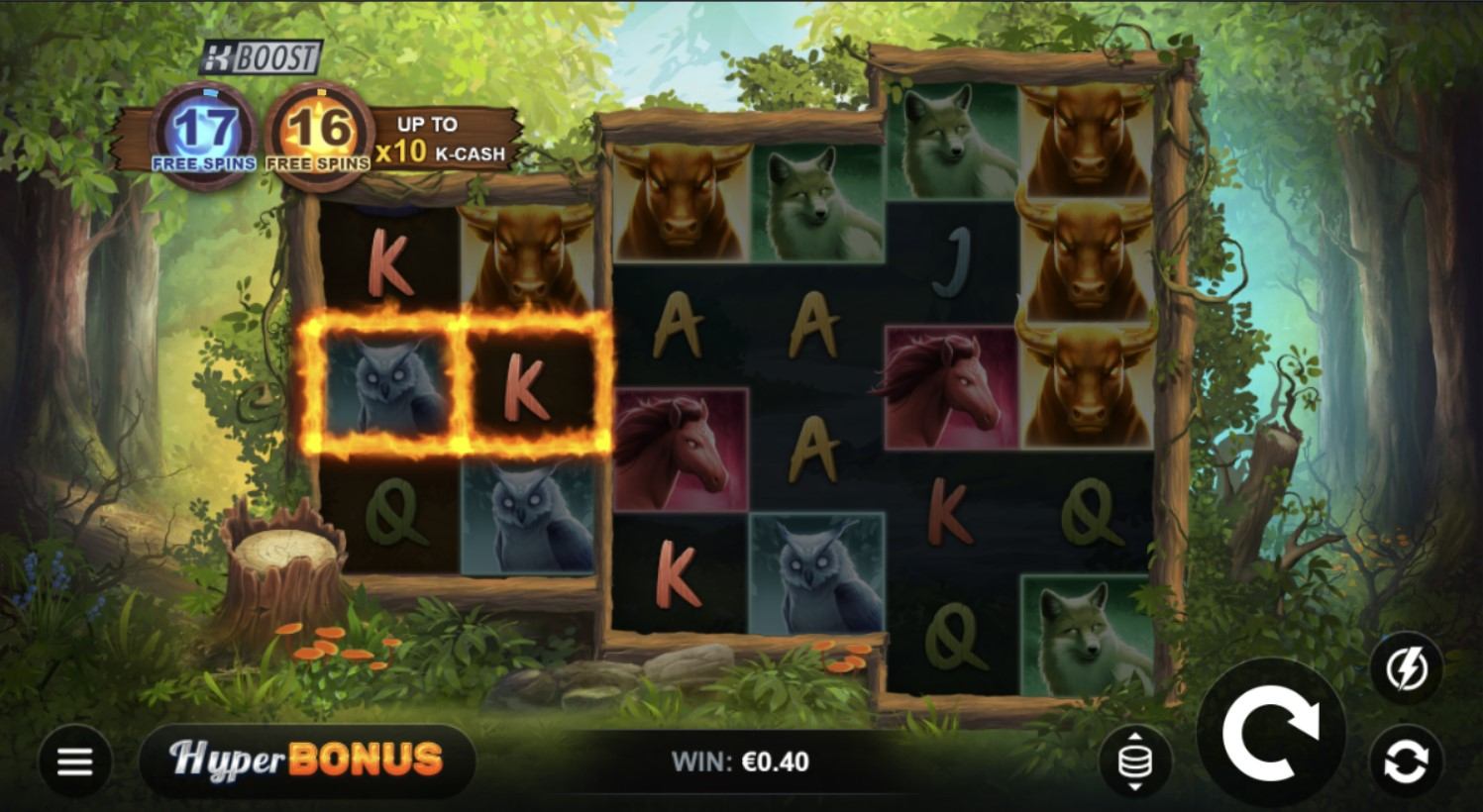Open autoplay settings with circular arrows icon
The height and width of the screenshot is (812, 1483).
click(1406, 761)
